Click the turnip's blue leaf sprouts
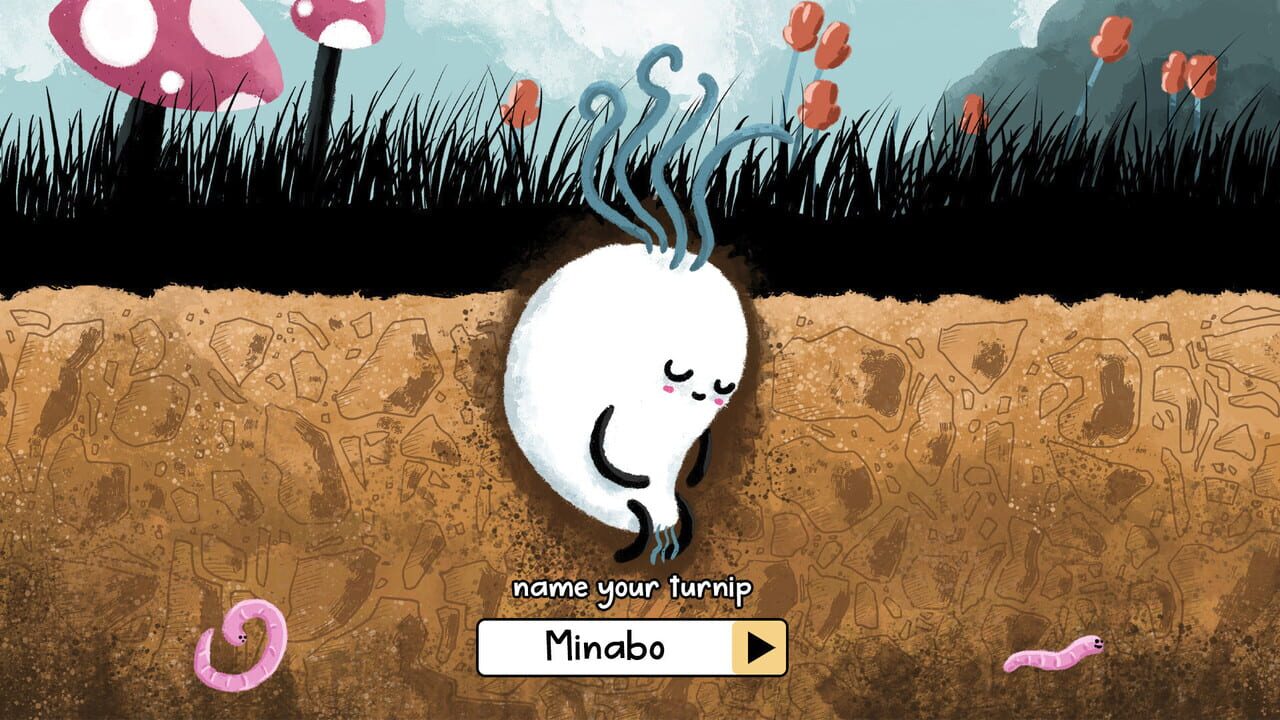This screenshot has height=720, width=1280. (660, 130)
